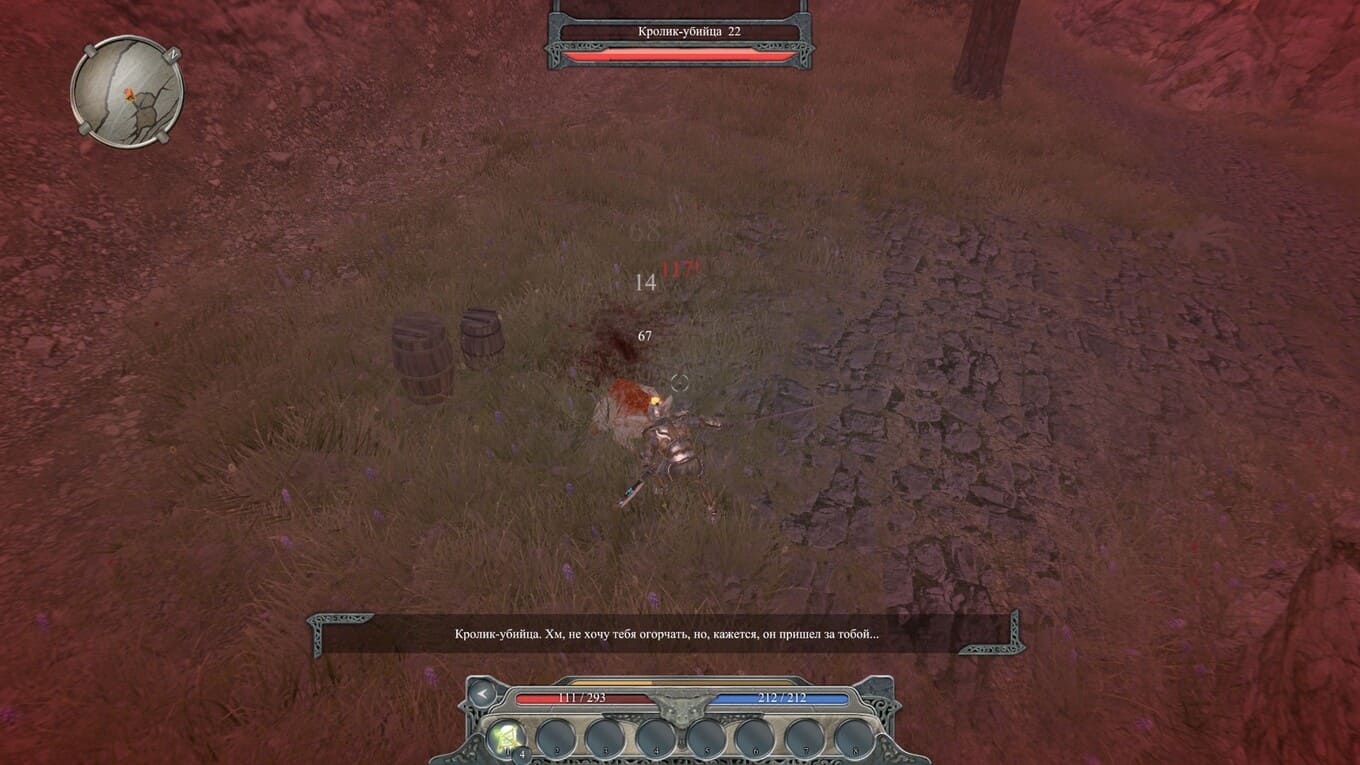
Task: Open the circular minimap
Action: (x=127, y=92)
